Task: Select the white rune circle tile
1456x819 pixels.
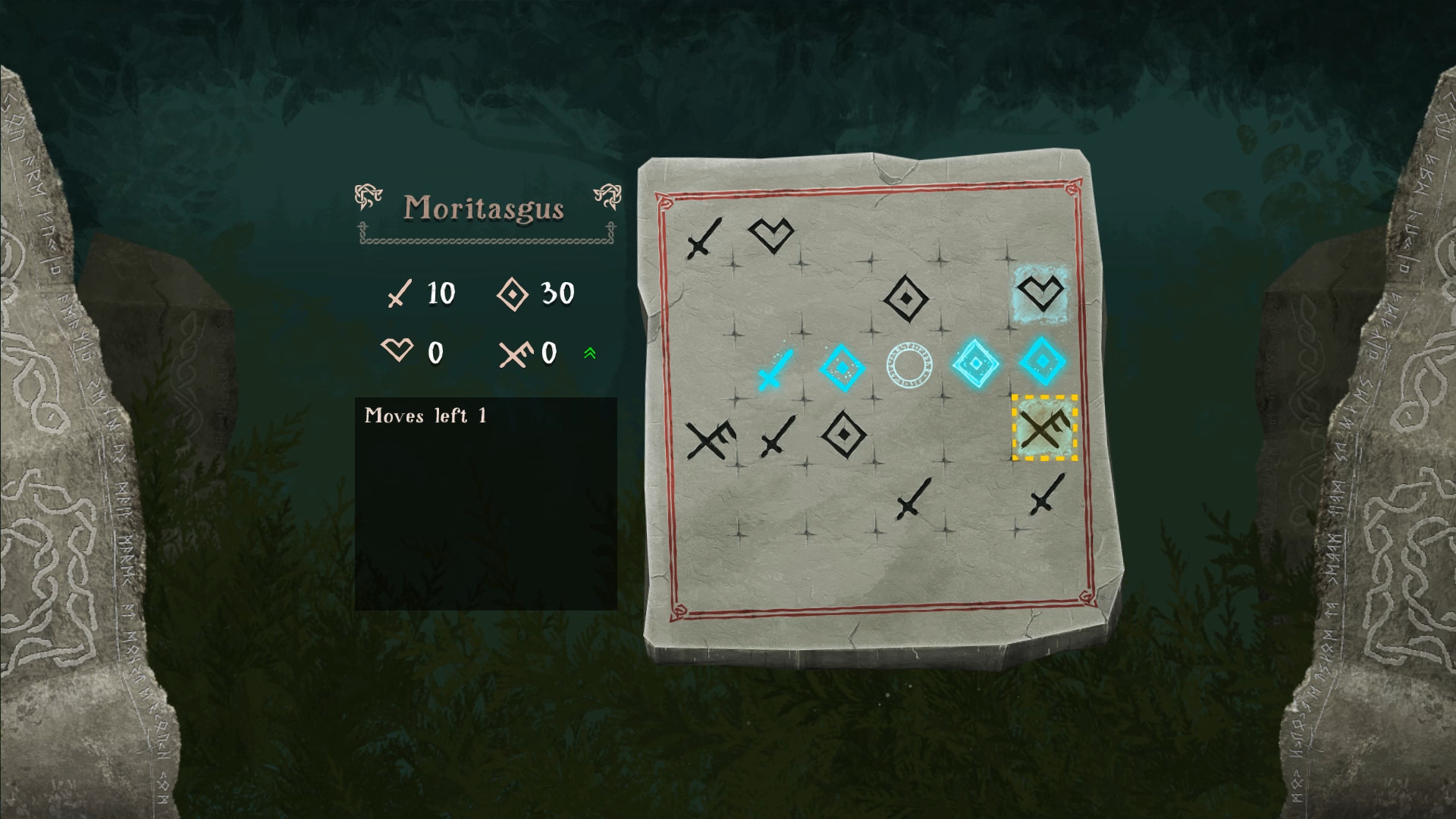Action: pos(908,366)
